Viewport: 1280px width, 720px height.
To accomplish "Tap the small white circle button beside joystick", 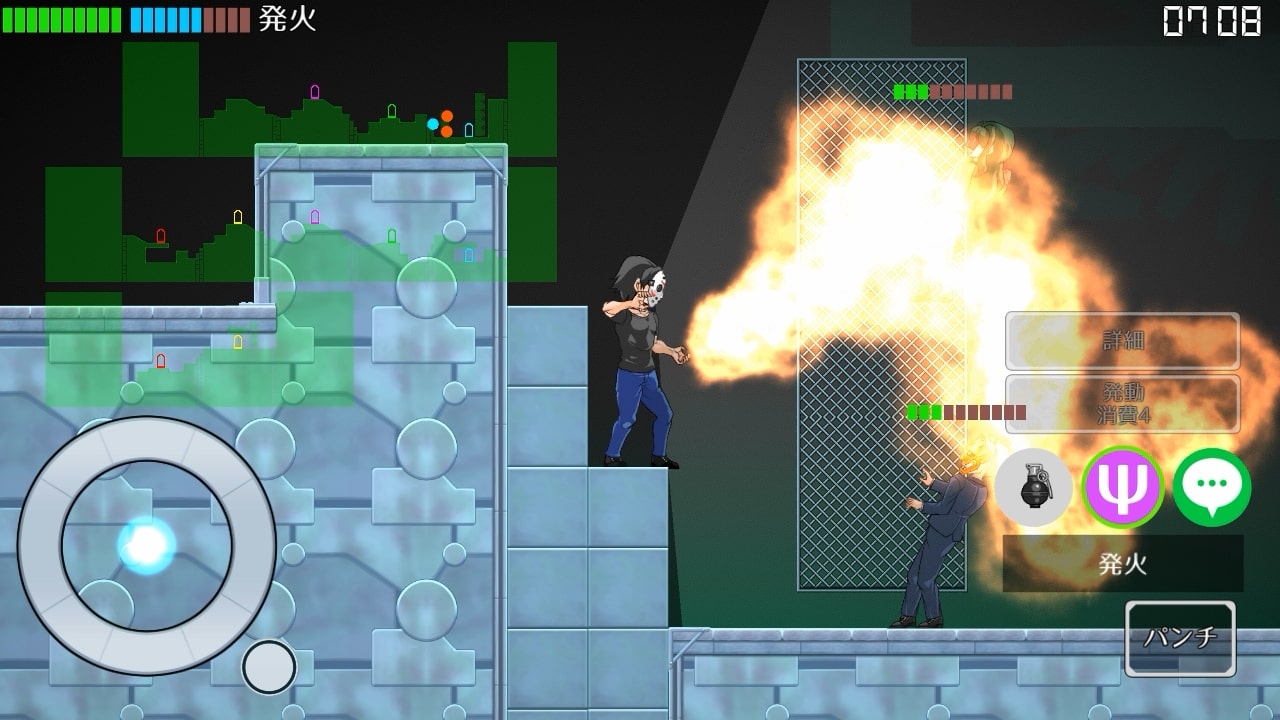I will [269, 667].
